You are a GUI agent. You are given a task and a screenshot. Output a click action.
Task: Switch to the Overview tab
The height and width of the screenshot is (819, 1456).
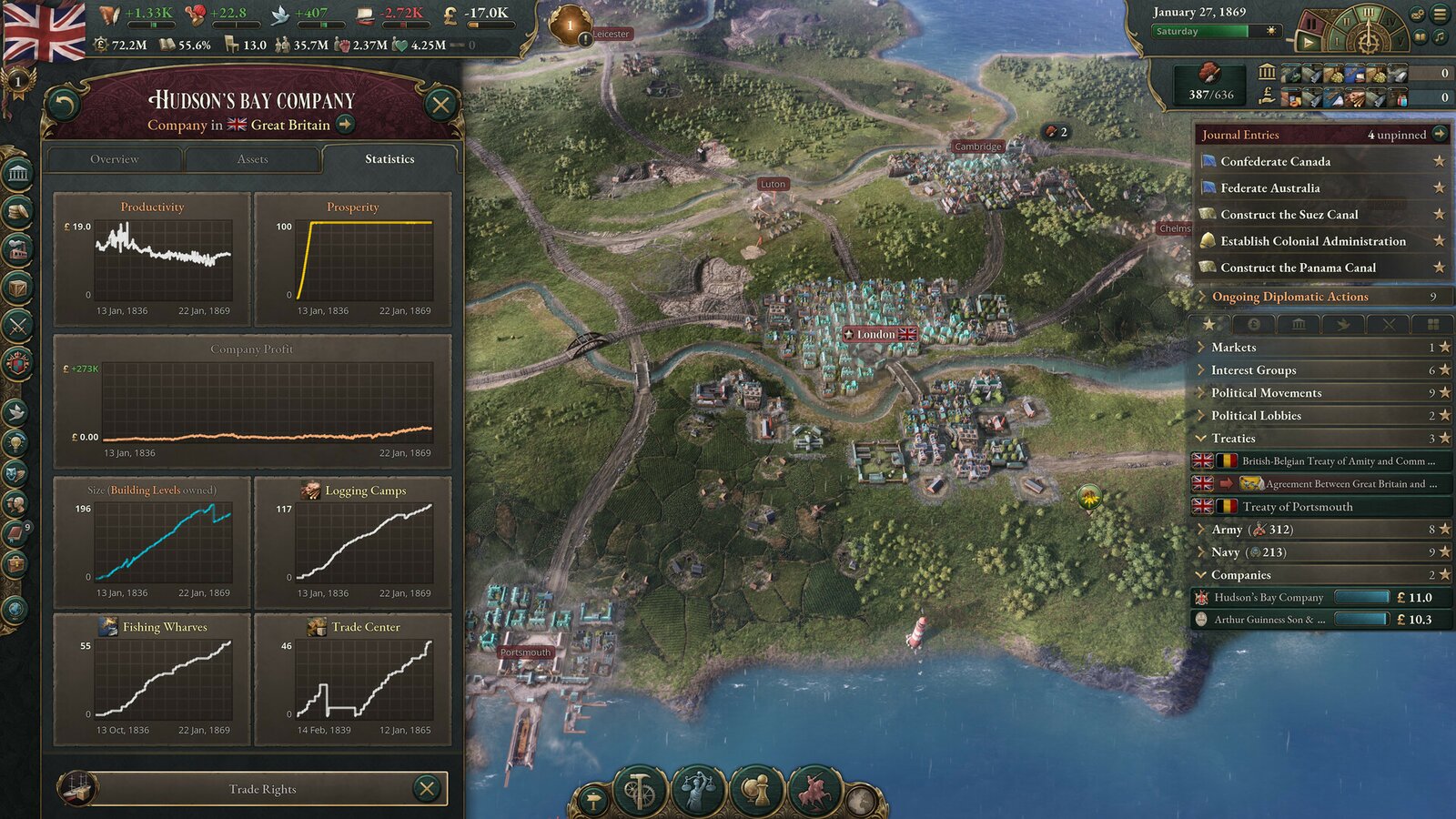point(114,159)
